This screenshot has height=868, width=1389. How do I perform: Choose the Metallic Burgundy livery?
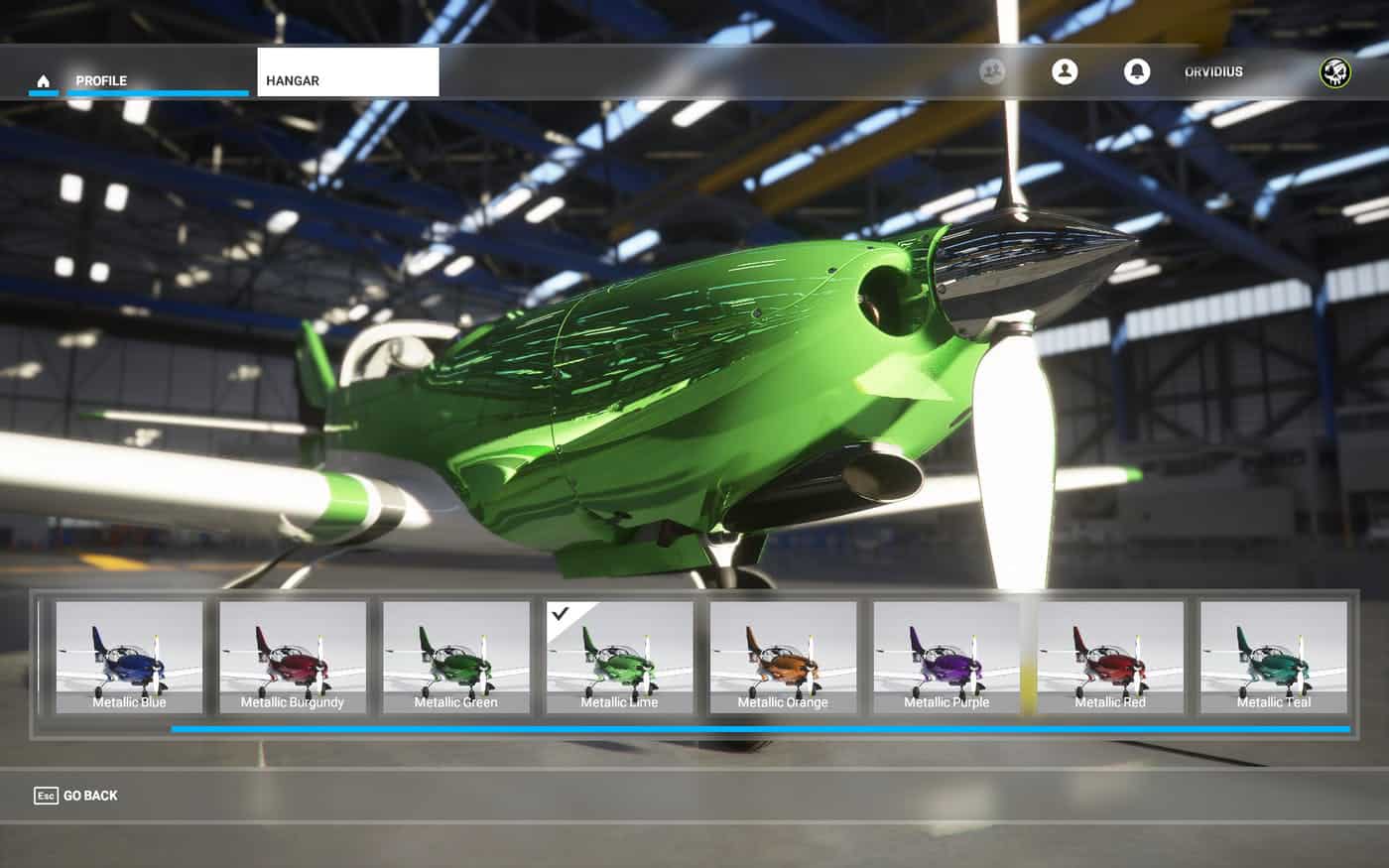click(293, 657)
